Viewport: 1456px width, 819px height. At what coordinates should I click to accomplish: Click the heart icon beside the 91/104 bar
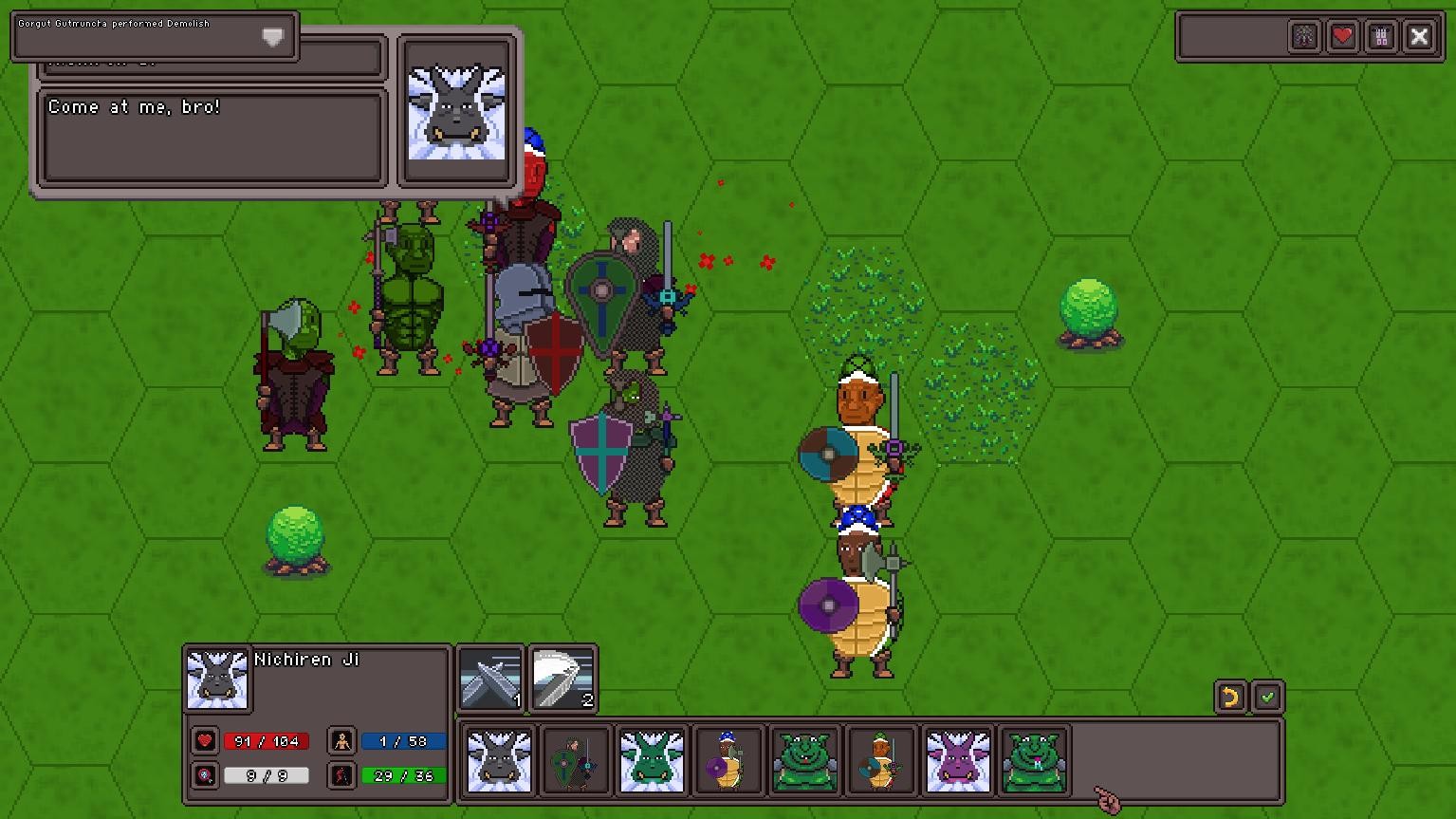click(206, 741)
